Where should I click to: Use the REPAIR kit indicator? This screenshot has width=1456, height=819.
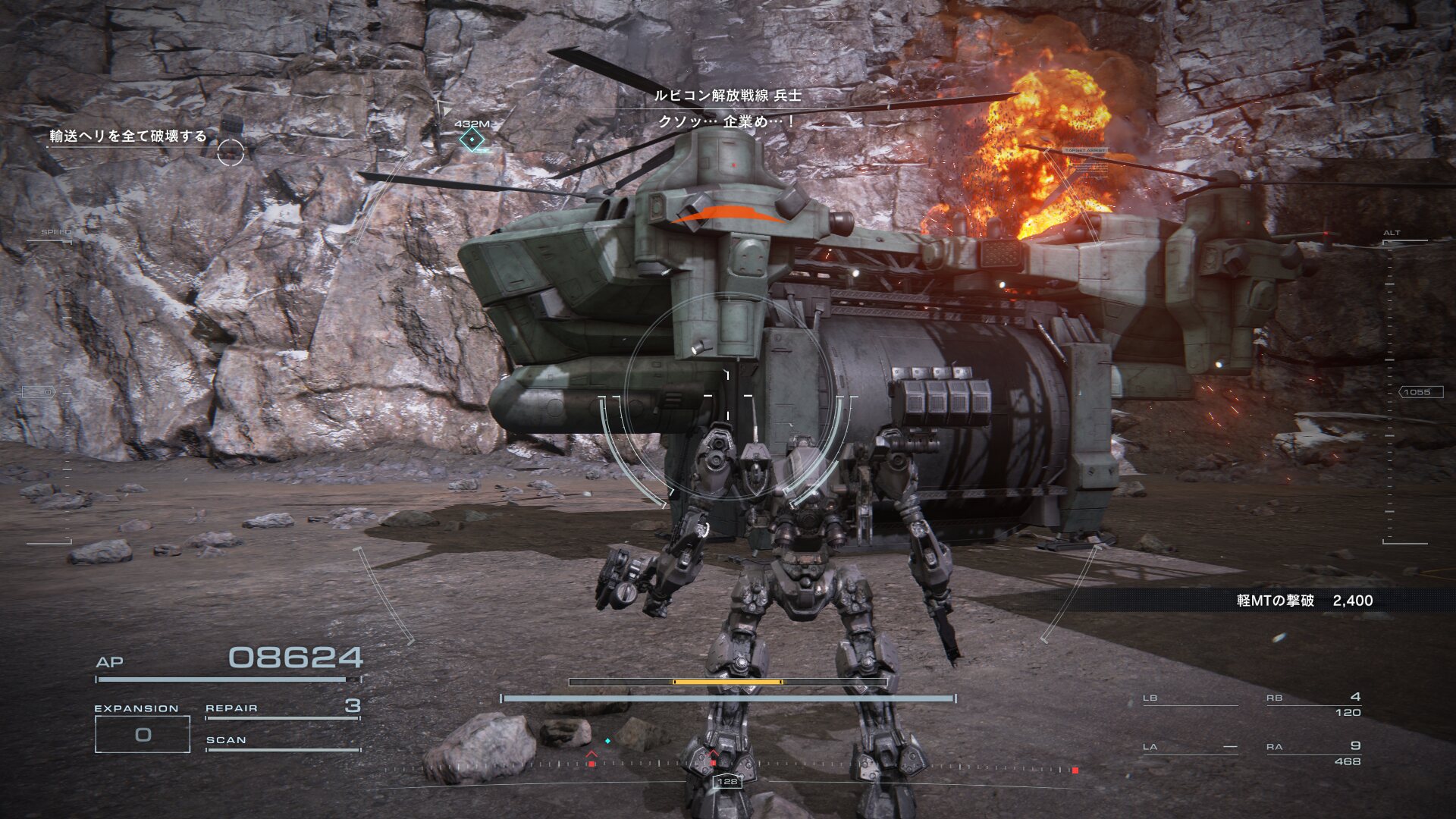[282, 708]
